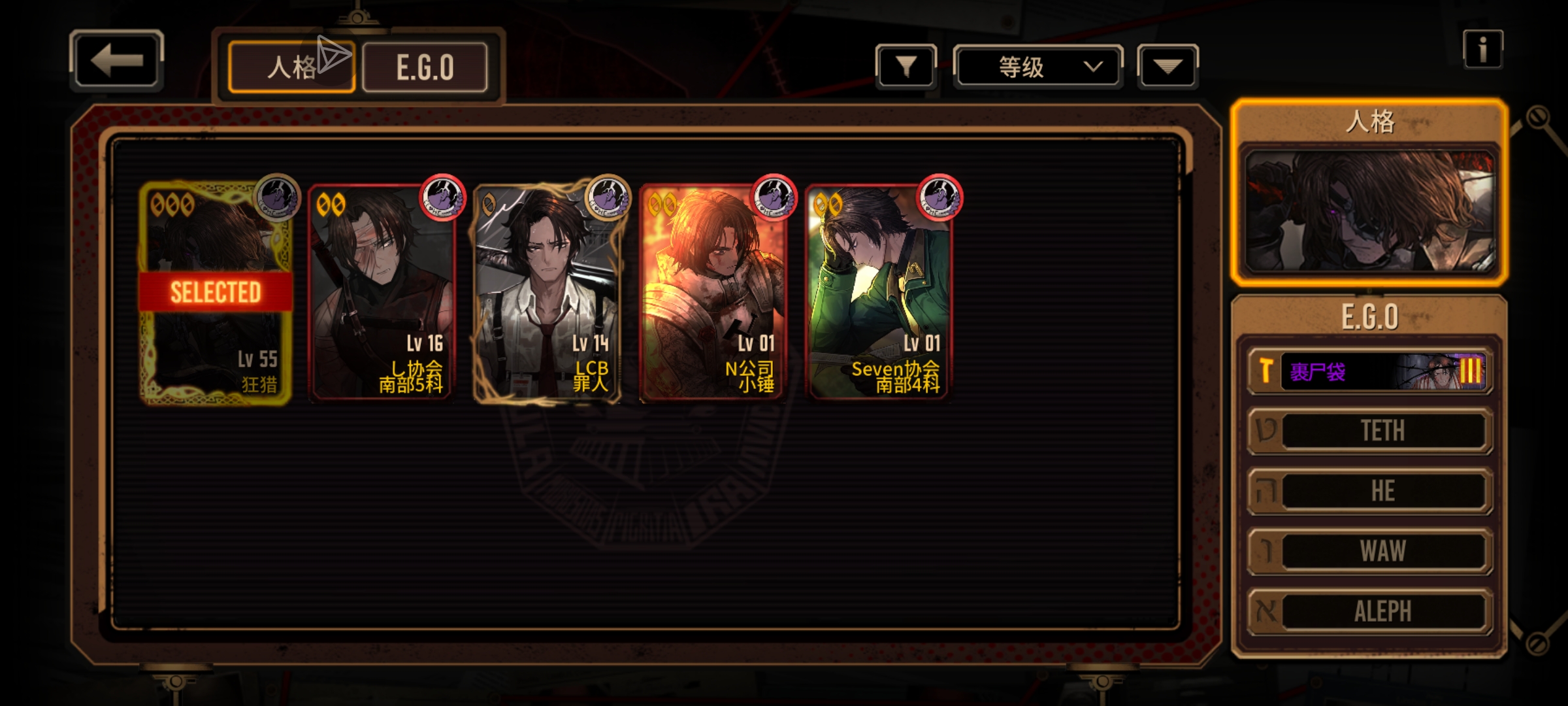Choose the selected Lv 55 狂猎 card
Image resolution: width=1568 pixels, height=706 pixels.
click(x=216, y=293)
